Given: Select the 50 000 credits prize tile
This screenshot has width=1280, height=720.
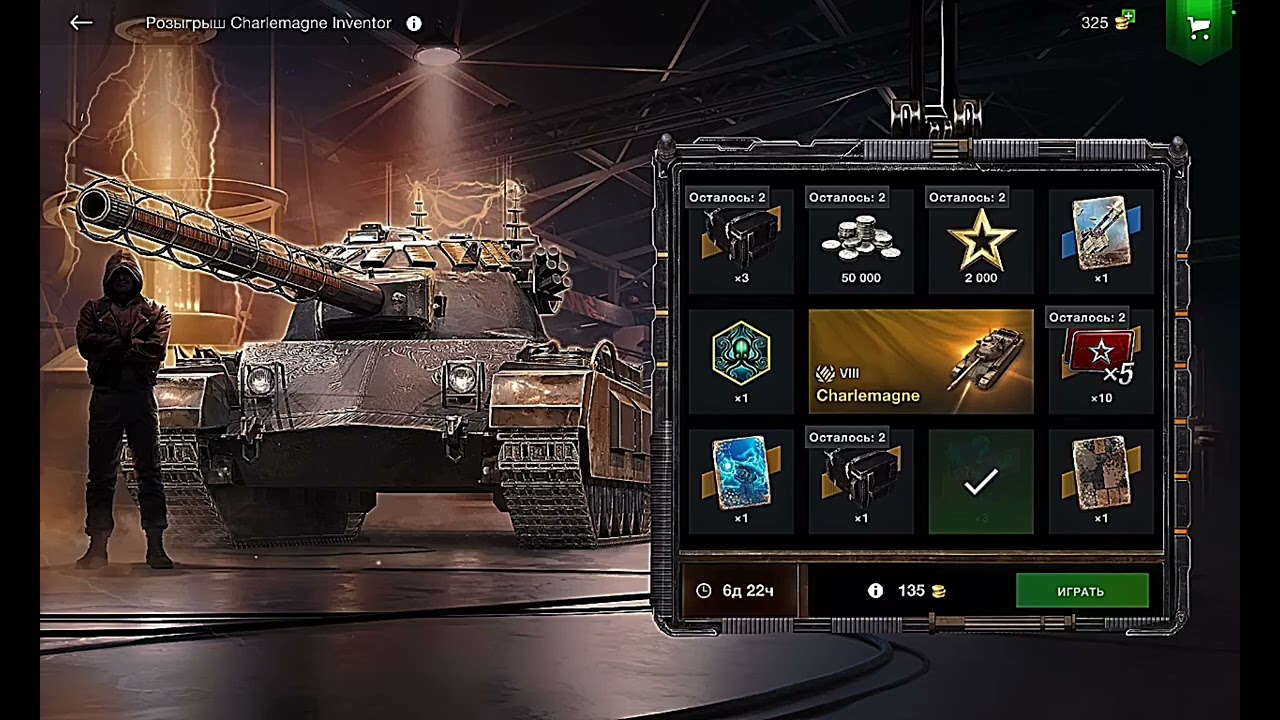Looking at the screenshot, I should click(860, 241).
